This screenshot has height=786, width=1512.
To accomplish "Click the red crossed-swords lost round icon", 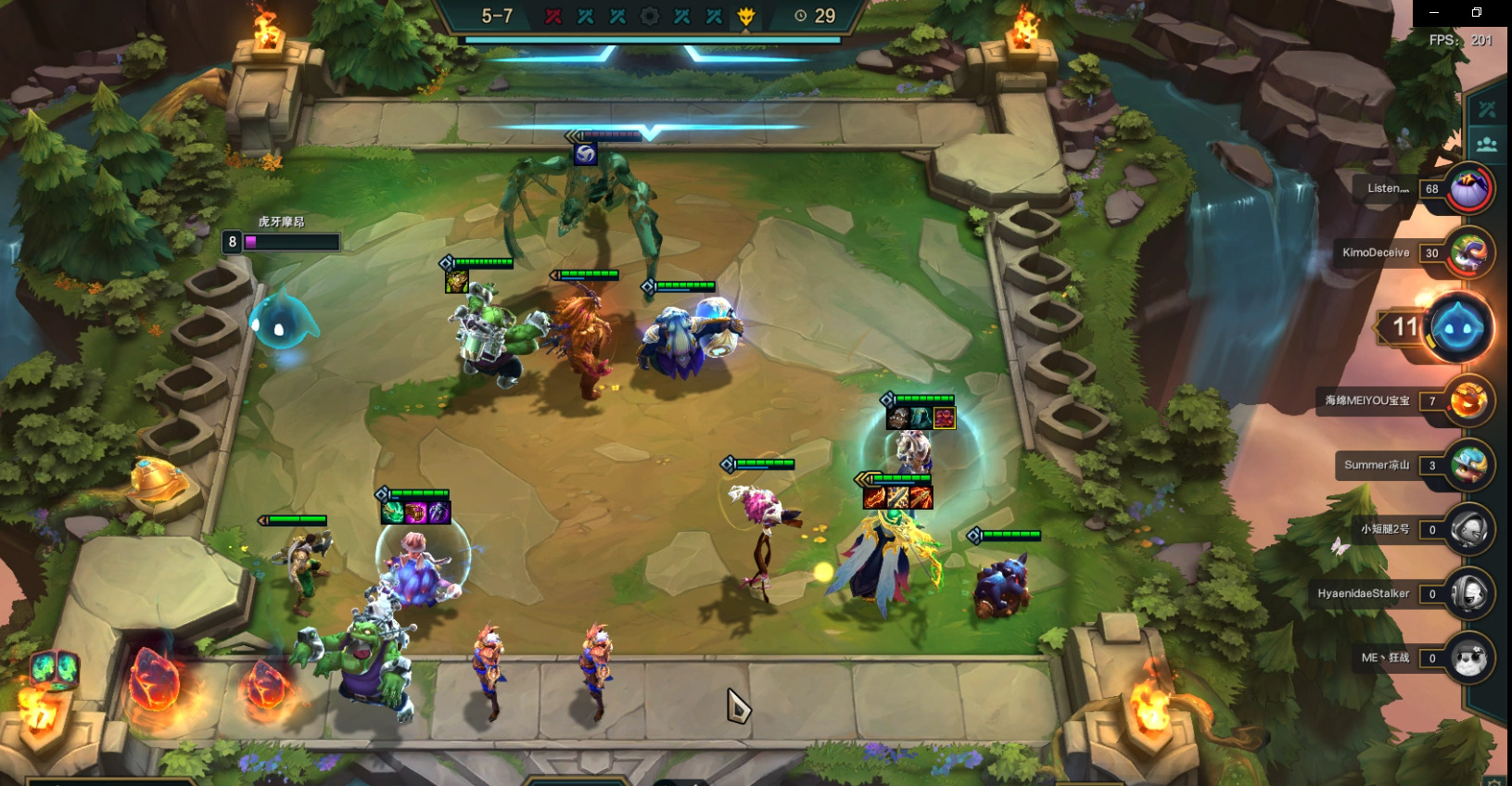I will [553, 17].
